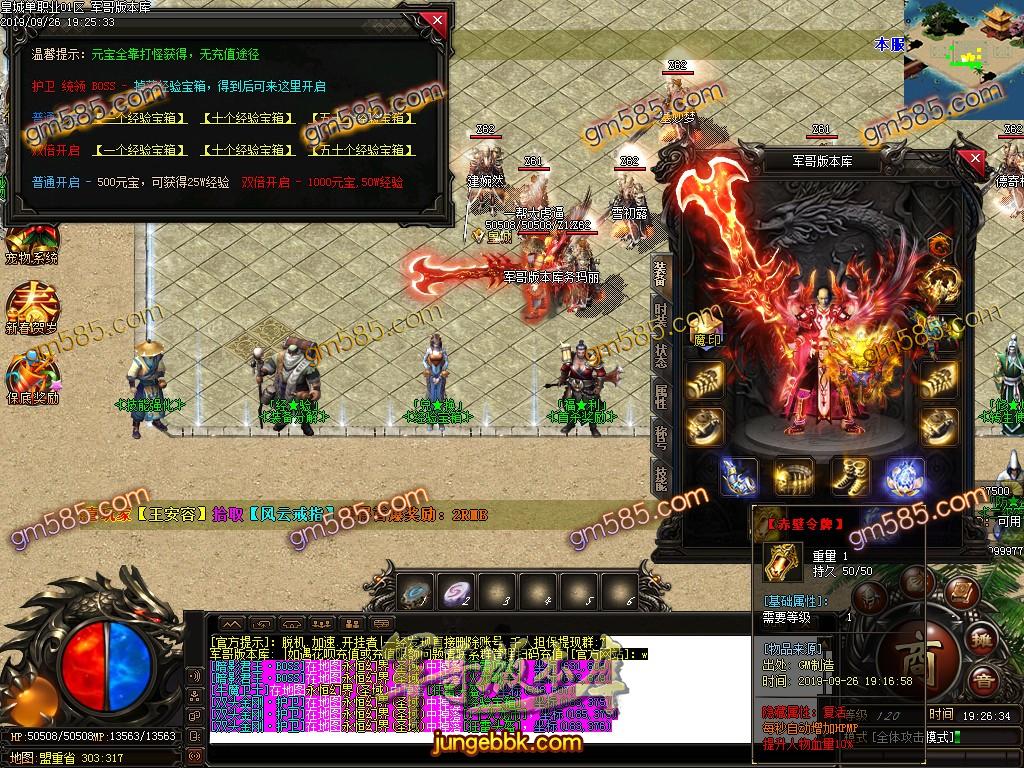This screenshot has width=1024, height=768.
Task: Open the 保底奖励 reward icon
Action: click(x=31, y=378)
